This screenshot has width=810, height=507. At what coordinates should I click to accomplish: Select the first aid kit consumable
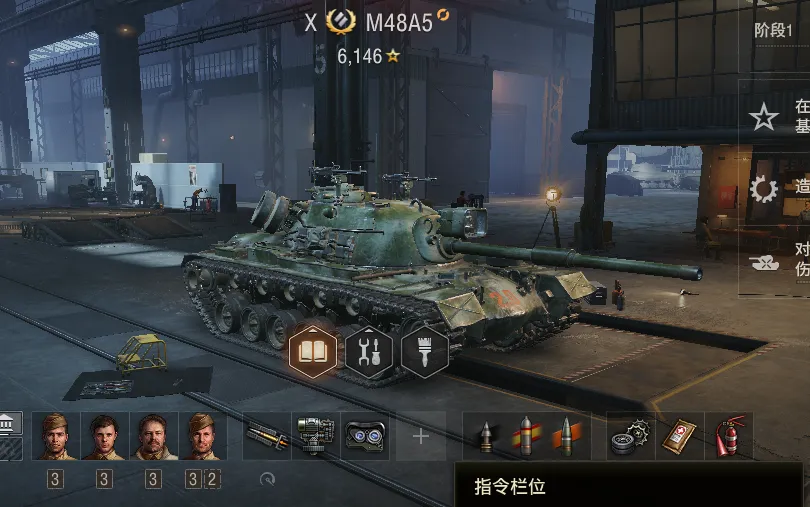click(x=680, y=436)
